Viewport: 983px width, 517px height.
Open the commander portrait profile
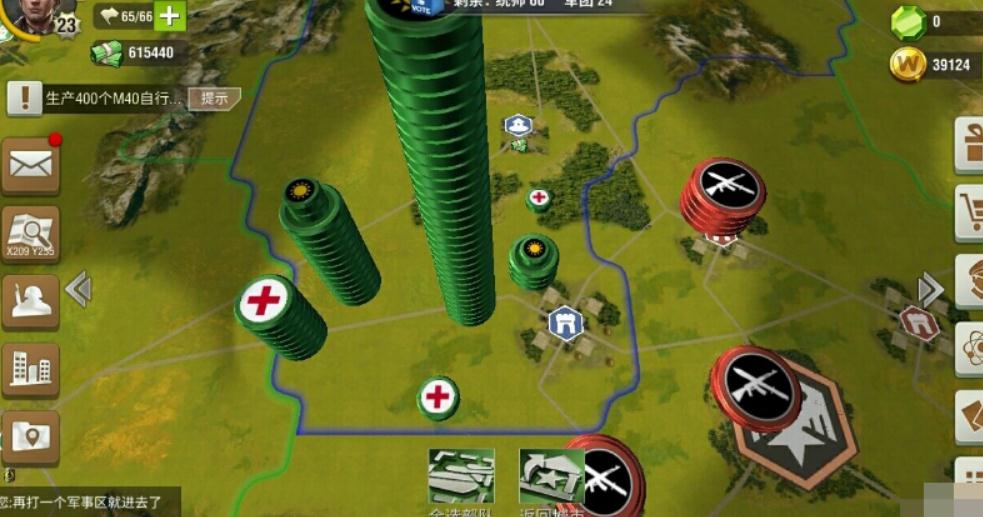30,14
